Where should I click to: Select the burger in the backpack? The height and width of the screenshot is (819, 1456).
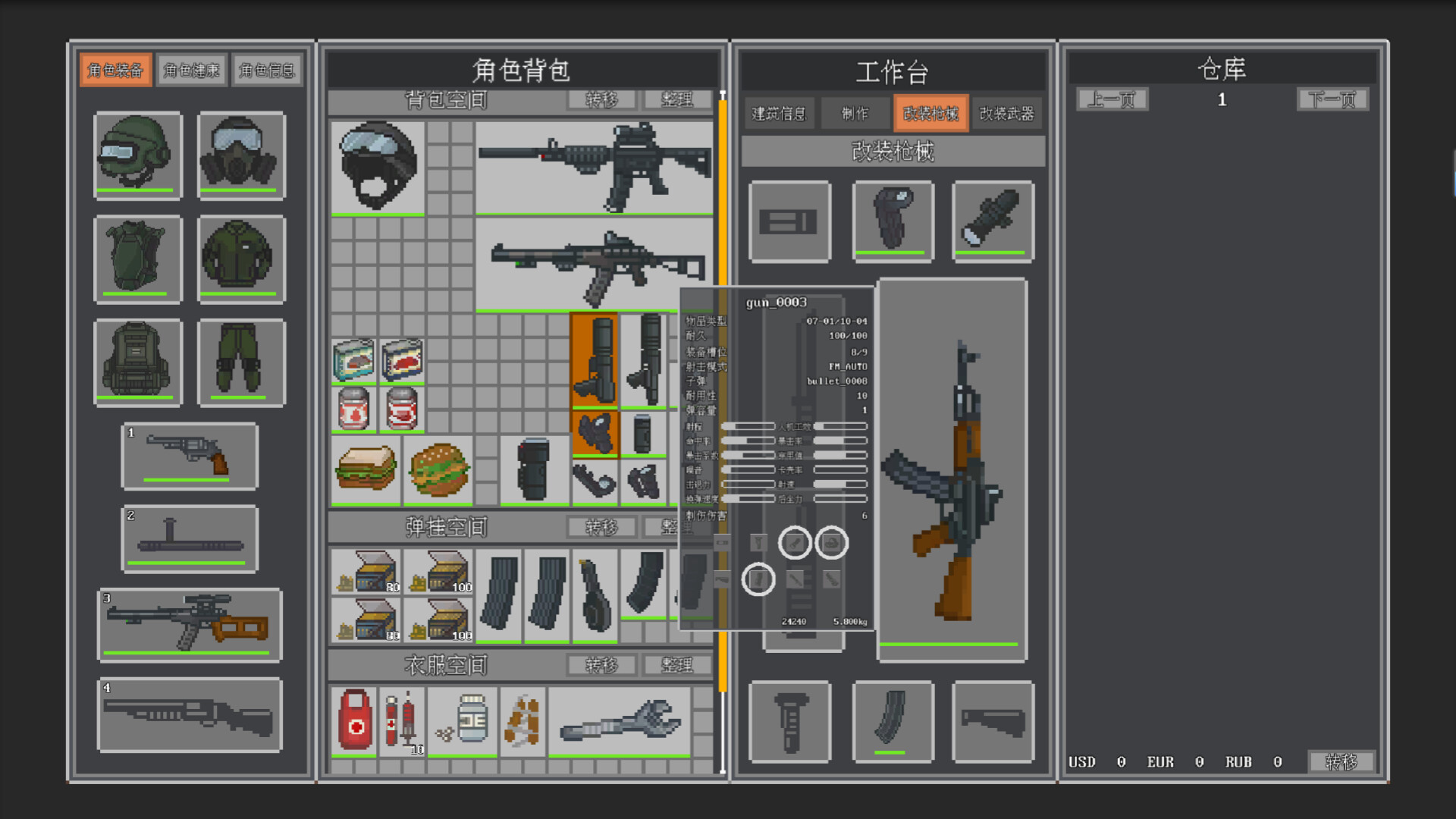coord(438,469)
